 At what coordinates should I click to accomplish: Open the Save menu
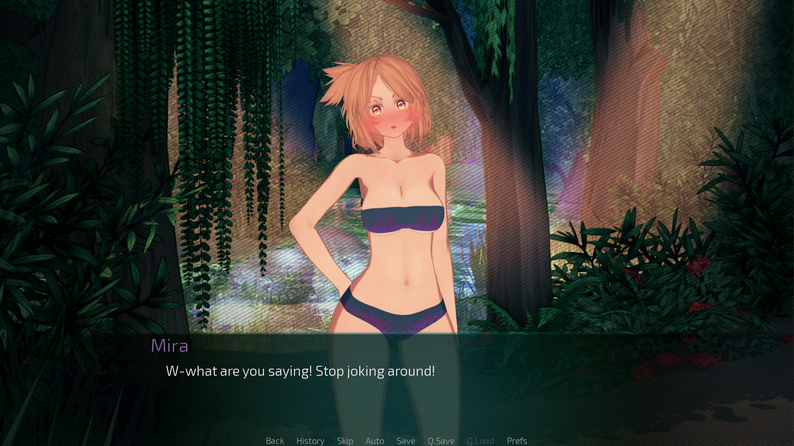(405, 440)
